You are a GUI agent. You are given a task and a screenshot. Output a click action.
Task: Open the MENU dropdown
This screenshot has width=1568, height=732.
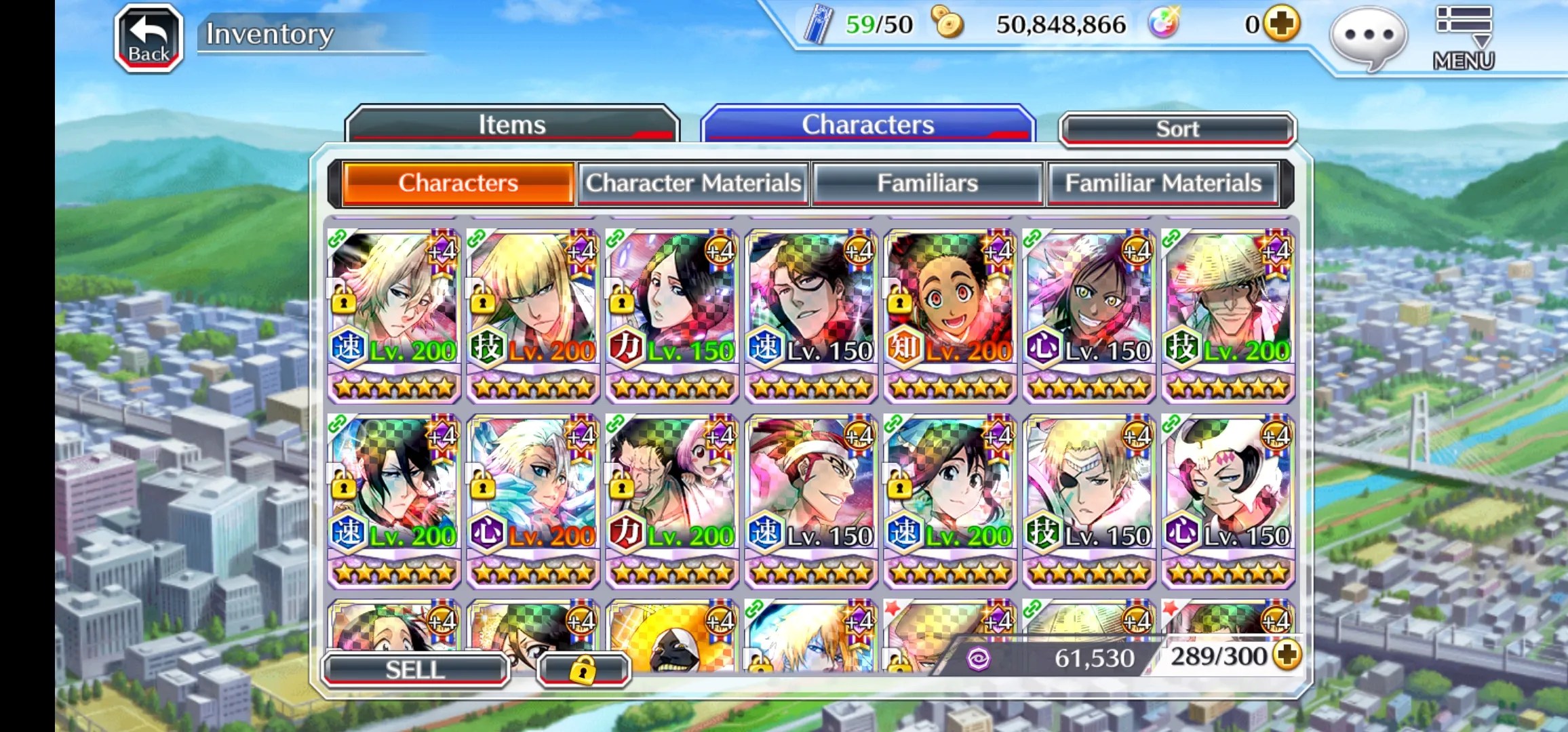[x=1464, y=39]
